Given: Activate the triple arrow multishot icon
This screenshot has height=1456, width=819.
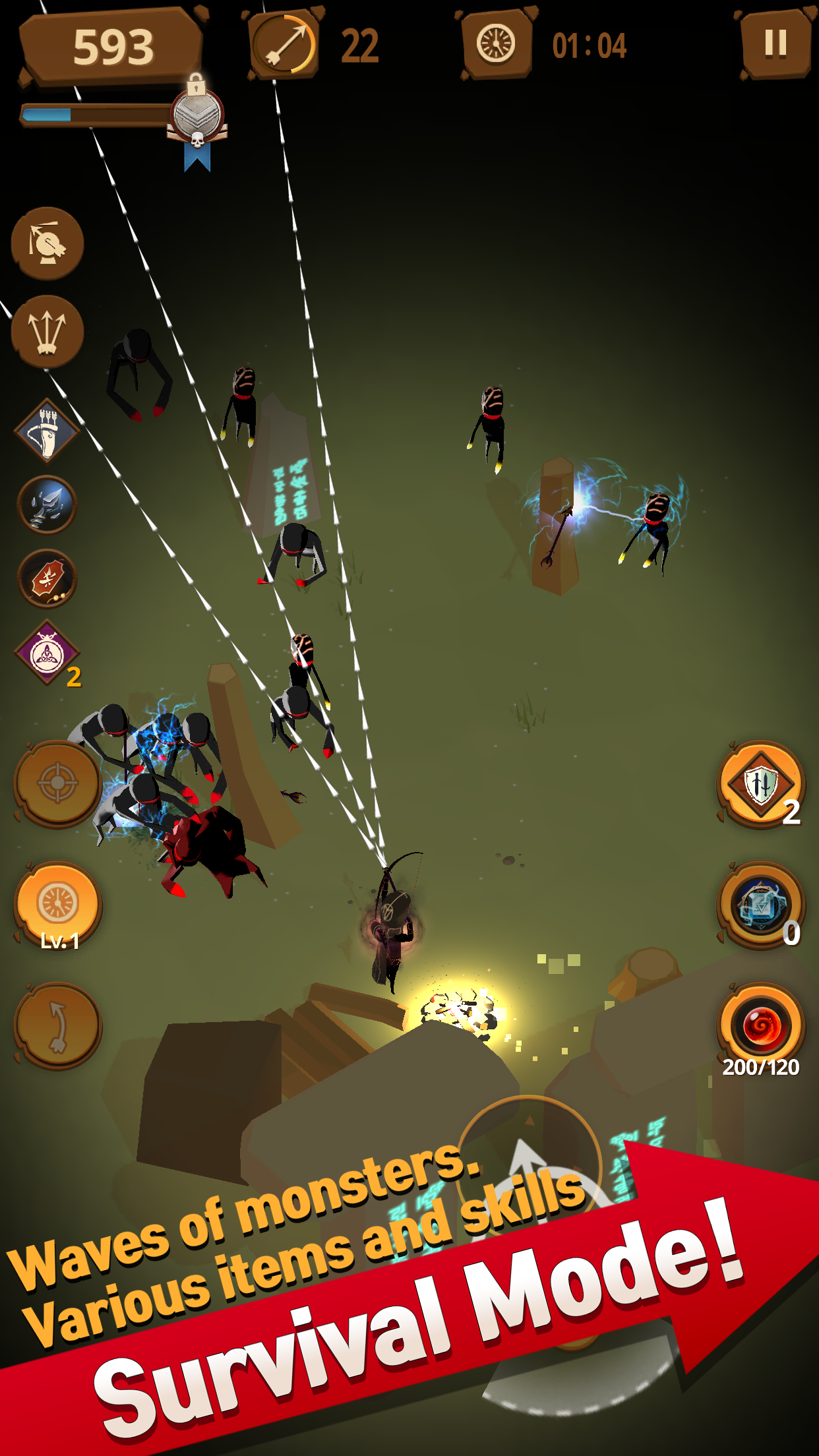Looking at the screenshot, I should point(47,331).
